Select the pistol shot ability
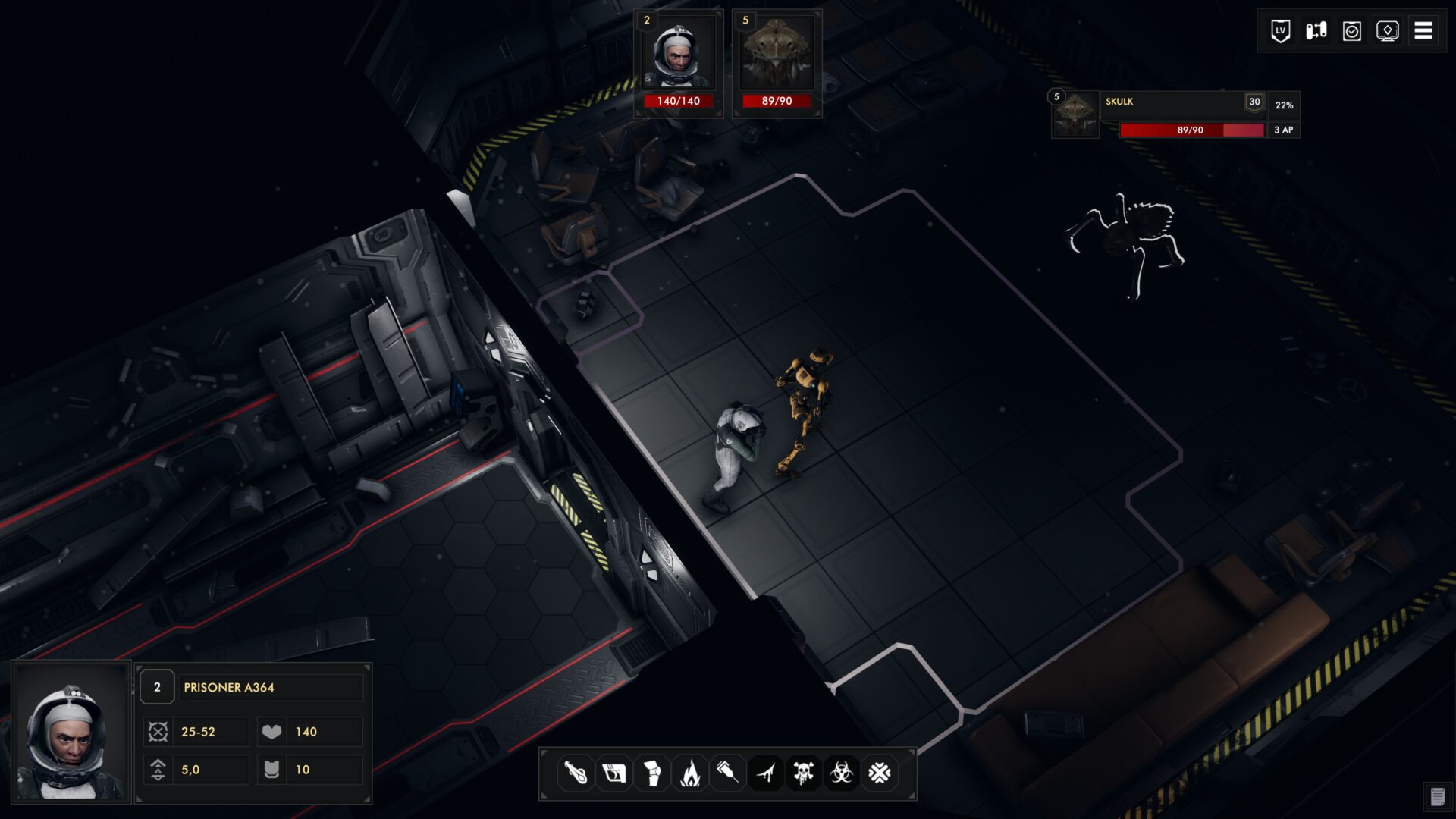 pos(613,773)
